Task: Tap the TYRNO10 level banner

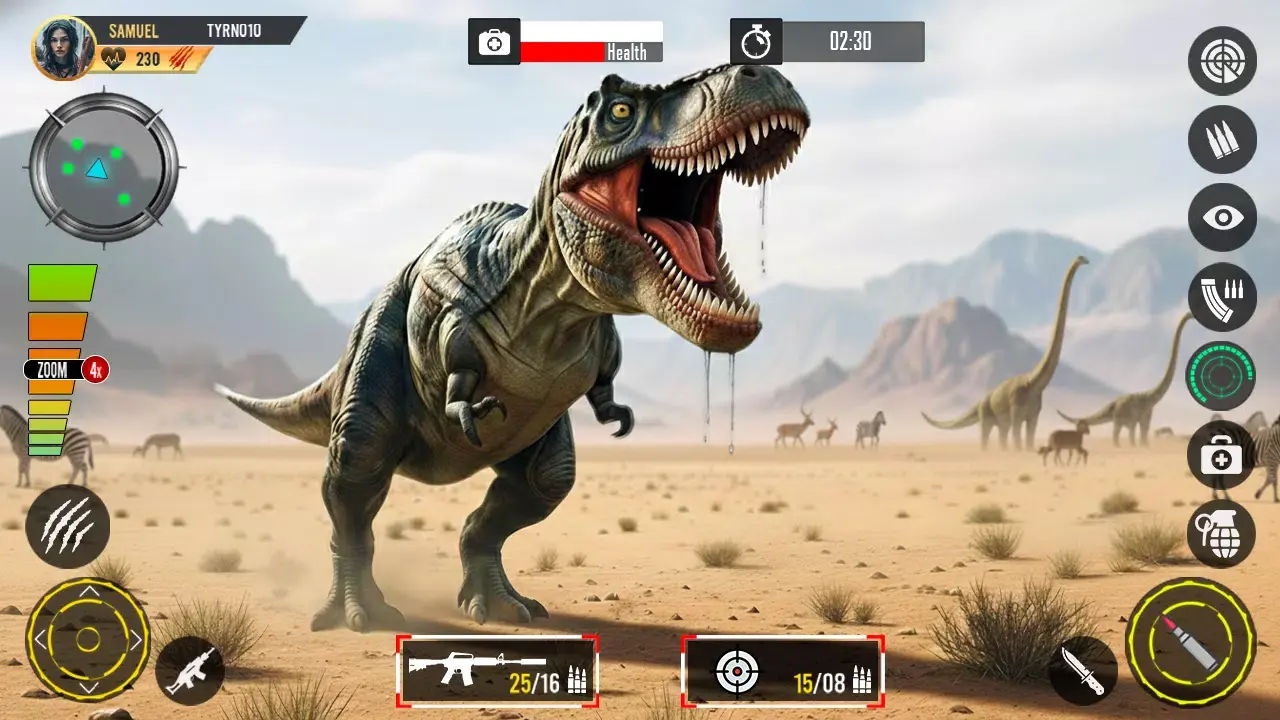Action: 234,29
